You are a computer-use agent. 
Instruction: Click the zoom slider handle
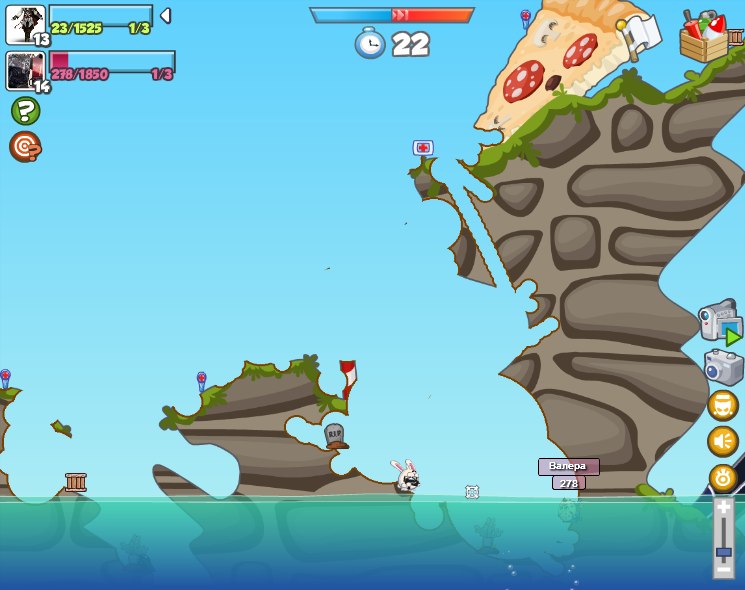point(723,551)
